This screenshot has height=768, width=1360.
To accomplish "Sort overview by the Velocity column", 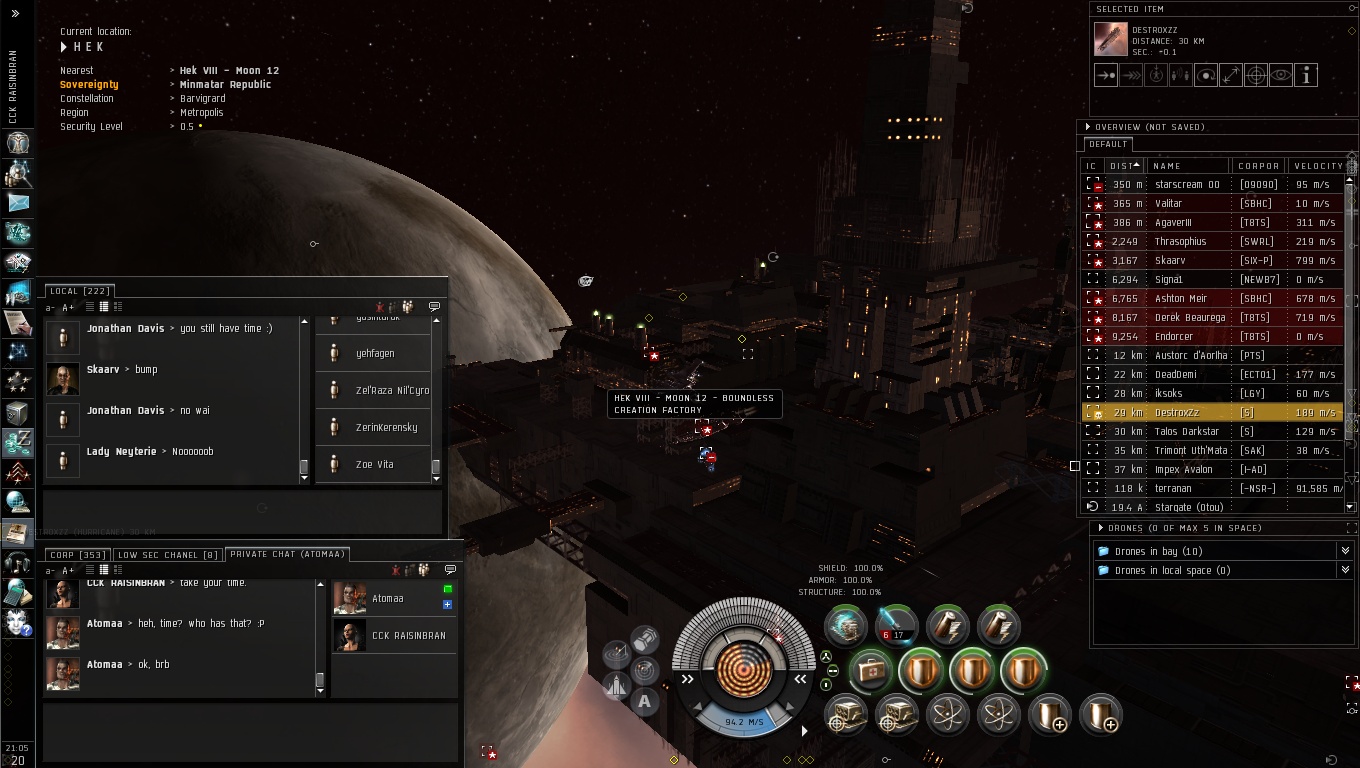I will click(x=1318, y=166).
